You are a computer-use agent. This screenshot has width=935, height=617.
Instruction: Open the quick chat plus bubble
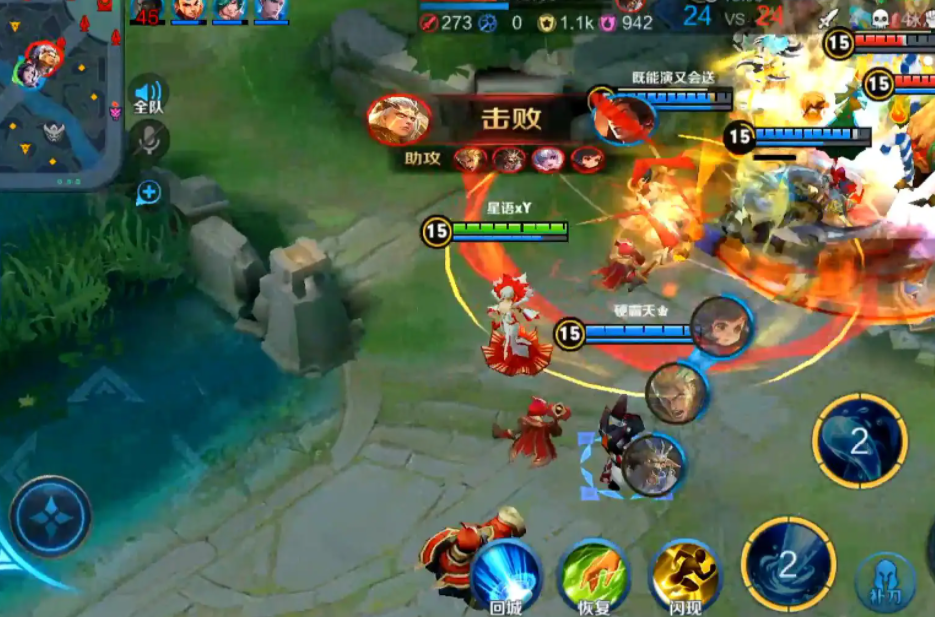[149, 191]
